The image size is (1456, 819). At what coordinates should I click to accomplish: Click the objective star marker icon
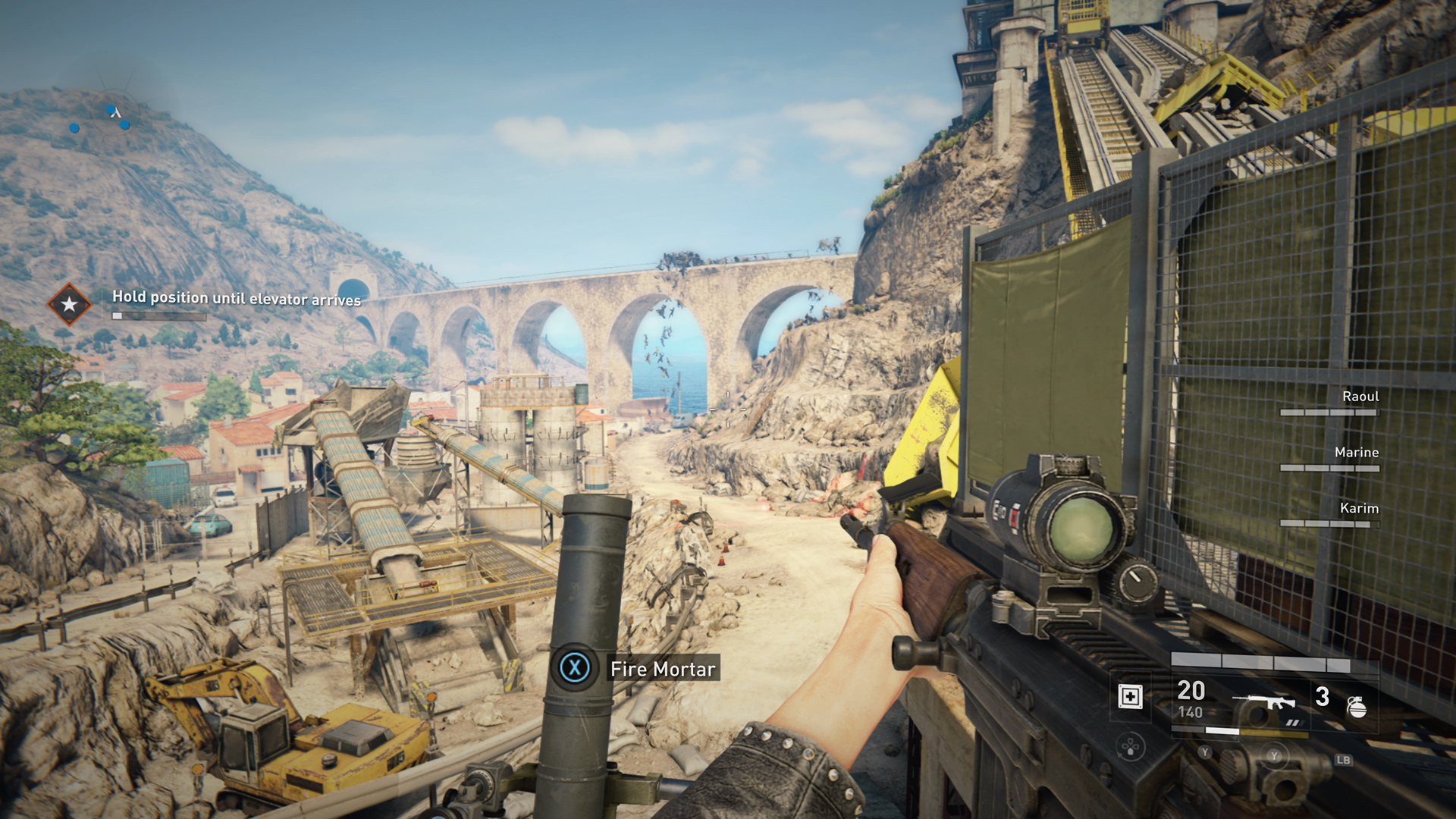[x=69, y=304]
